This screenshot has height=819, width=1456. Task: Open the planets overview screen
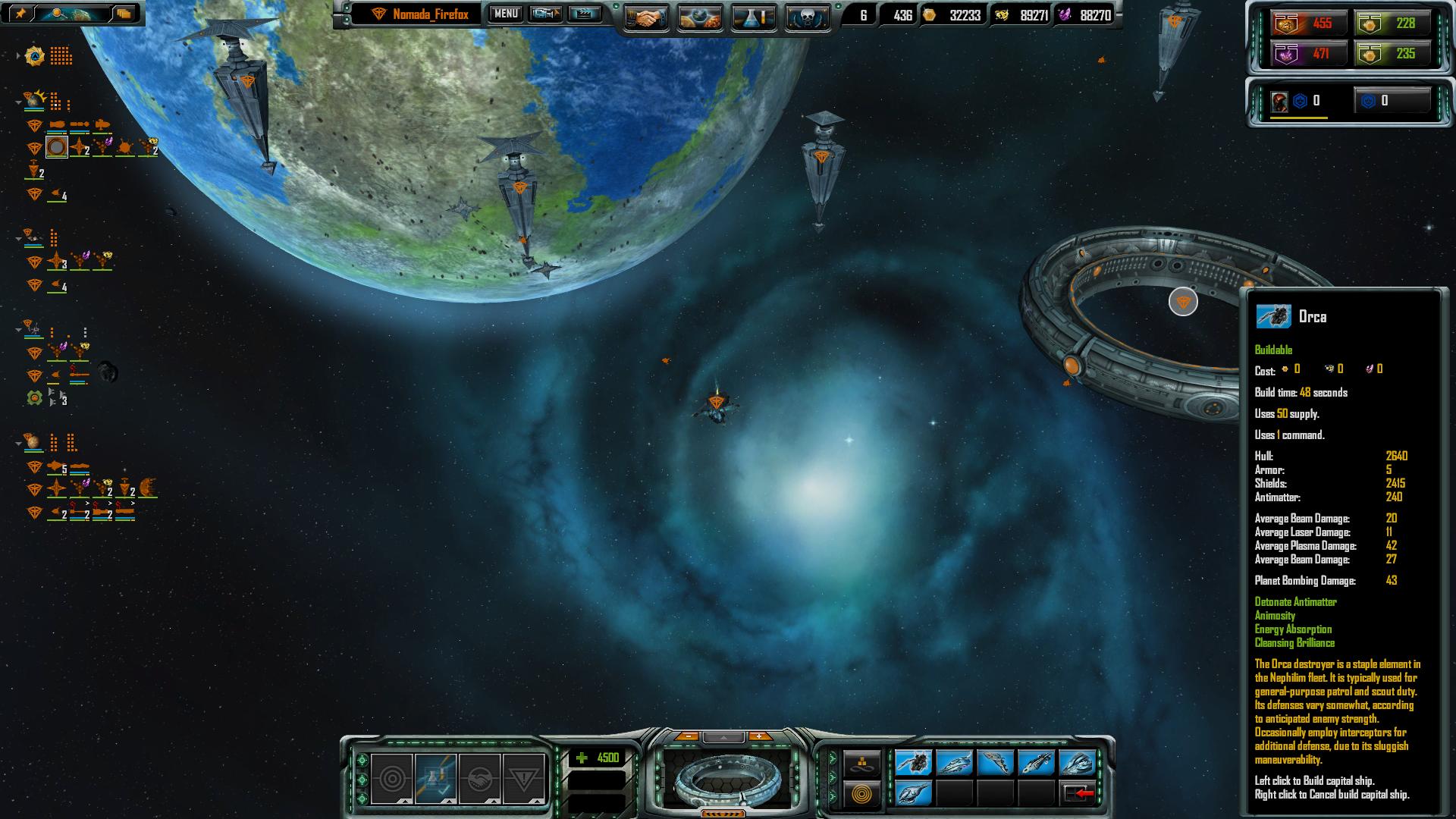click(700, 17)
